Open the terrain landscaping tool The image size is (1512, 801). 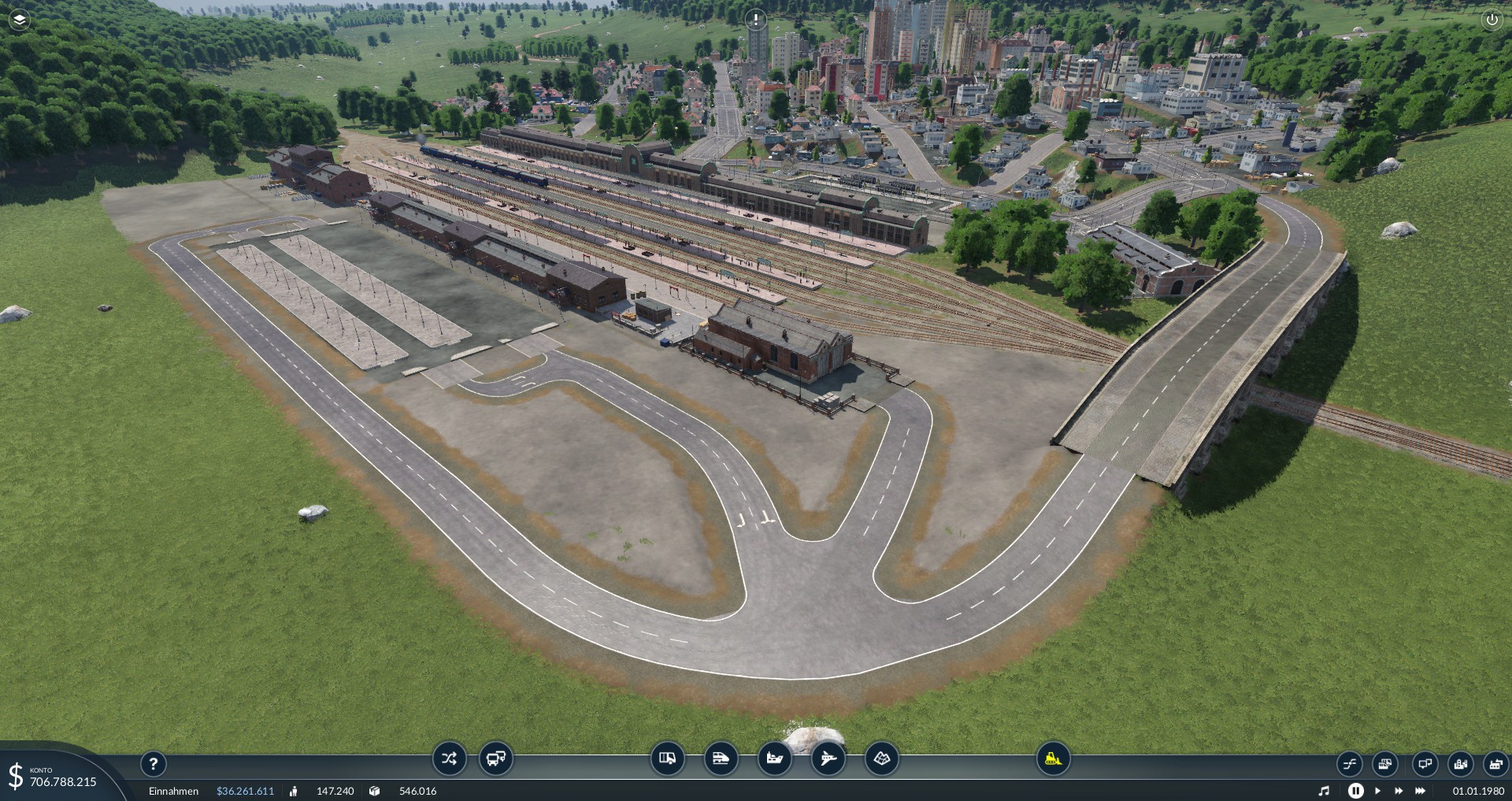[x=881, y=758]
